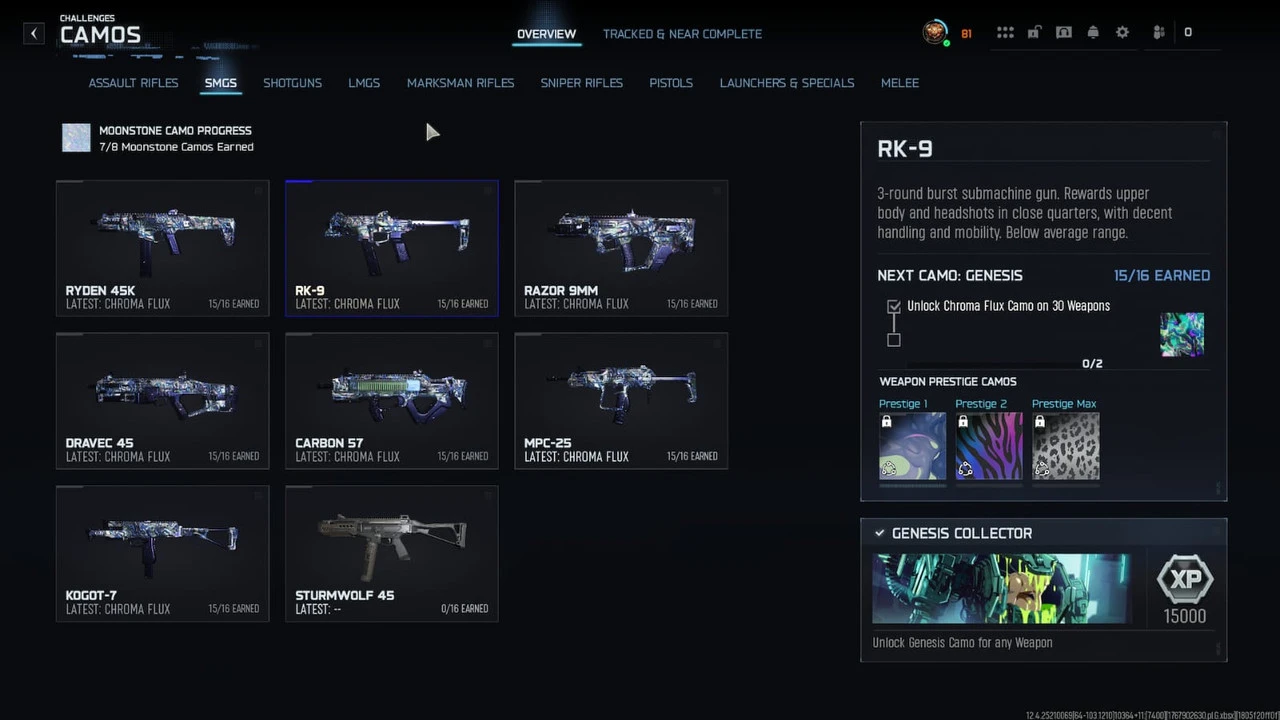
Task: Click the back arrow
Action: [x=33, y=33]
